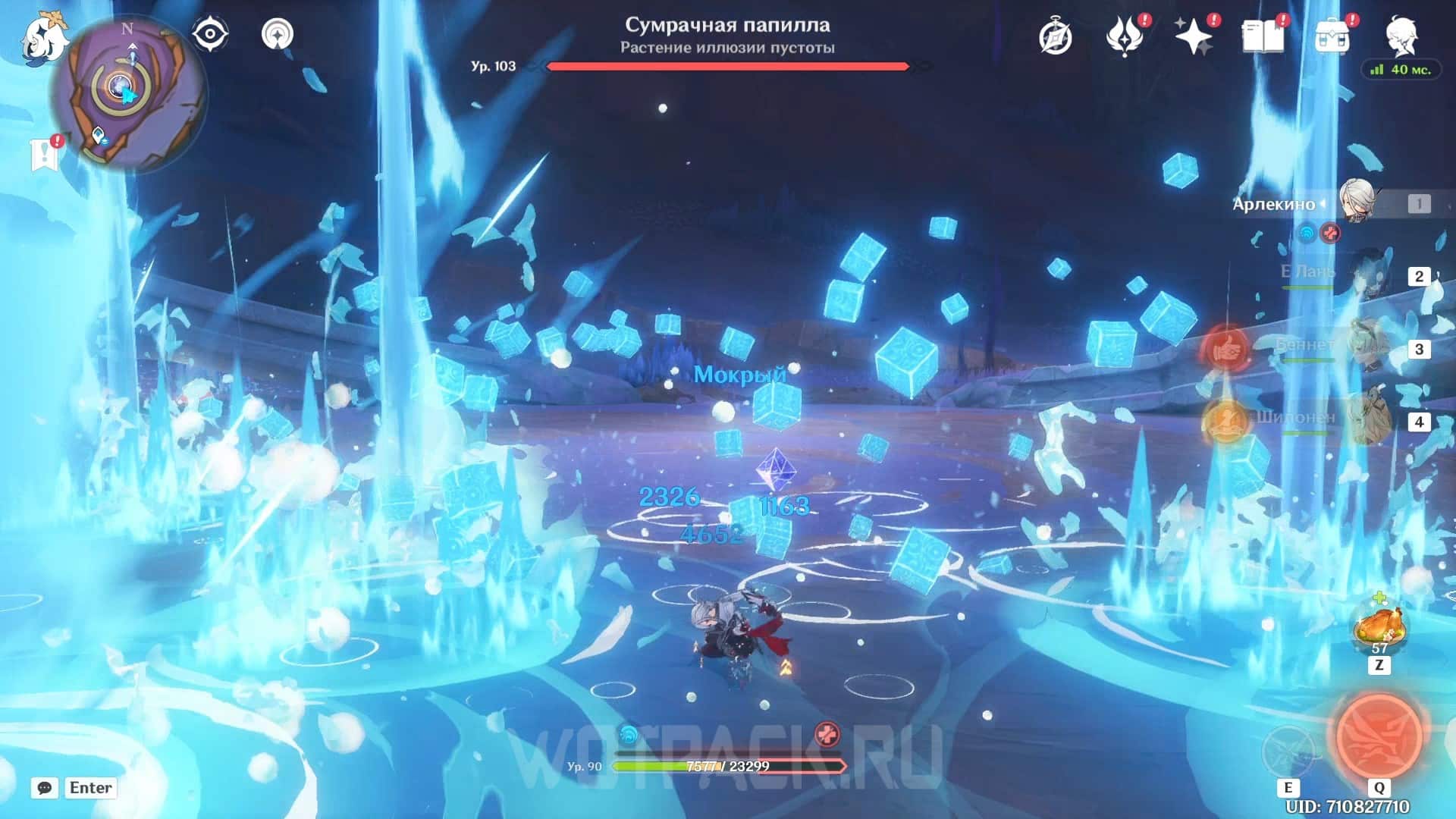Open the quest alert bookmark icon
Viewport: 1456px width, 819px height.
pos(45,153)
